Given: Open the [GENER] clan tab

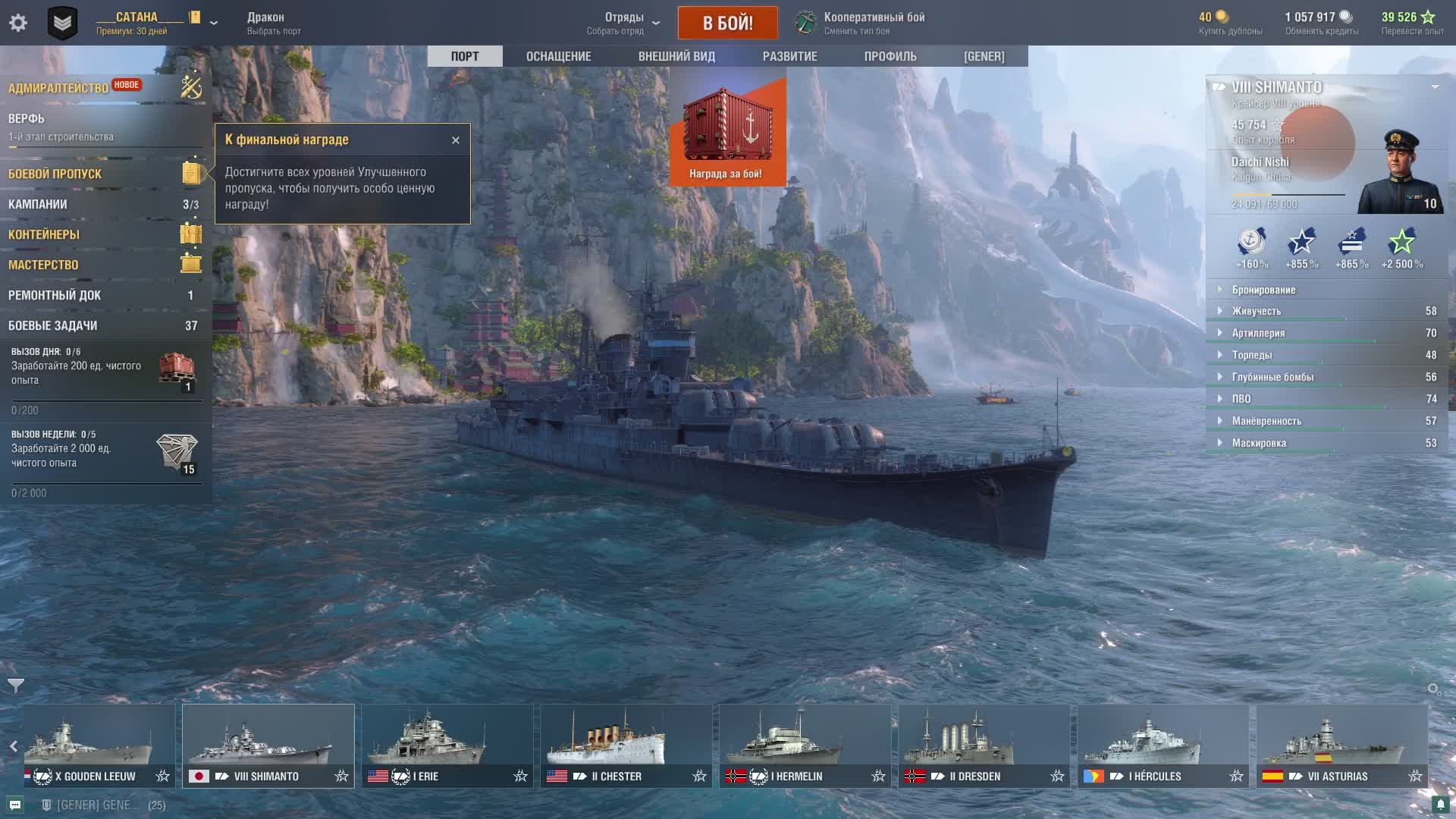Looking at the screenshot, I should (984, 56).
